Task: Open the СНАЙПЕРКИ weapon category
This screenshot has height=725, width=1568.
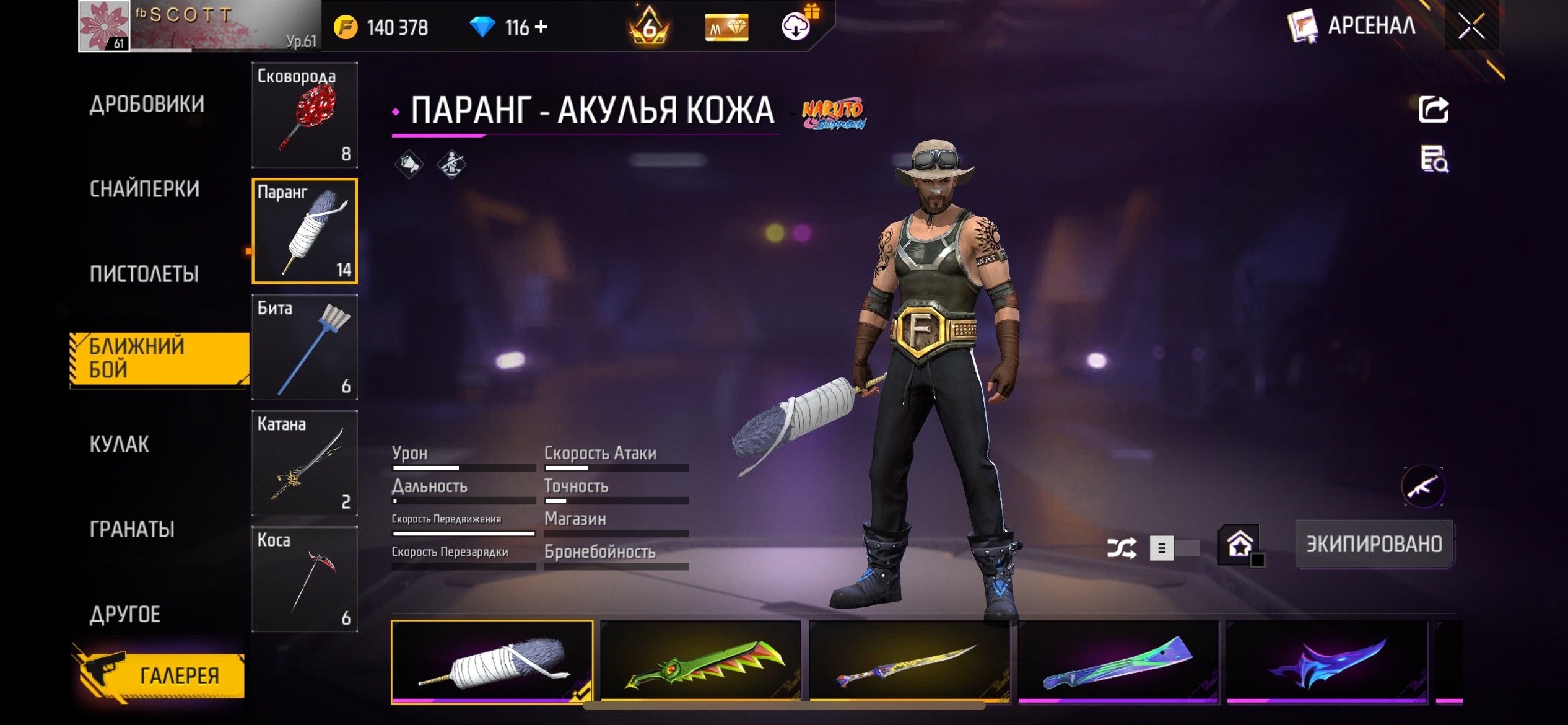Action: 144,189
